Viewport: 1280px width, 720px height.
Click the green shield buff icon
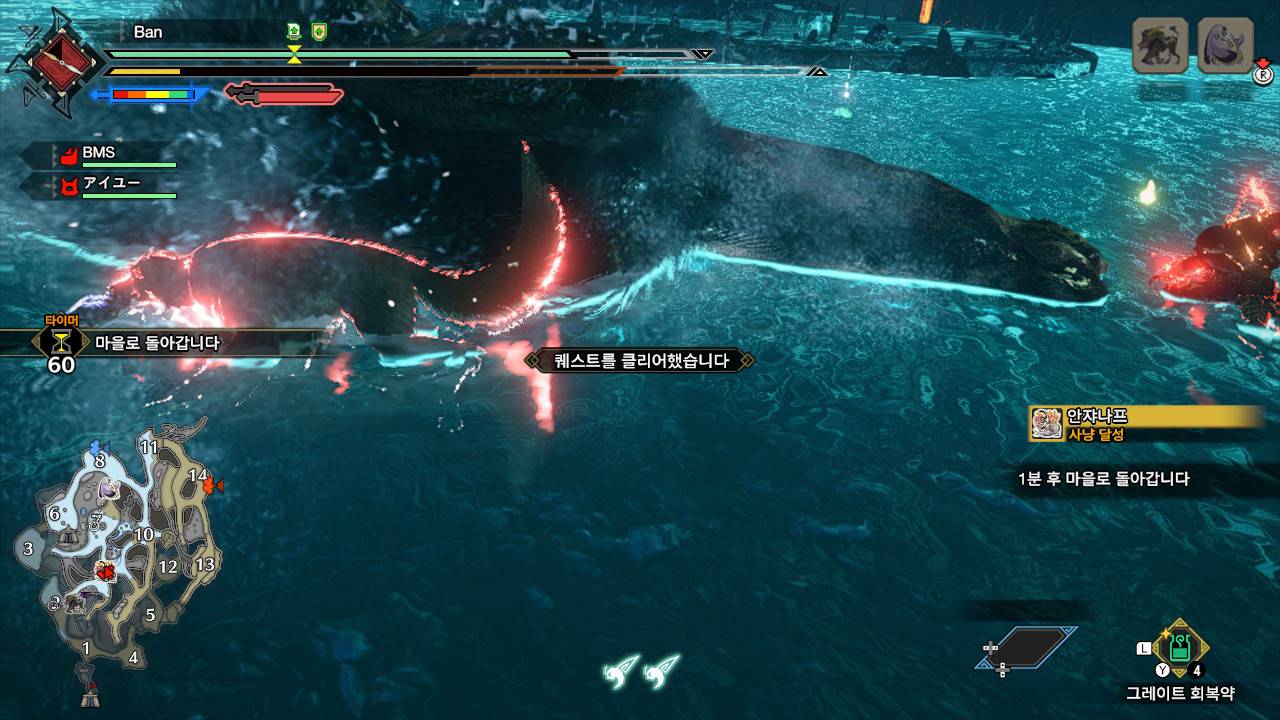tap(319, 31)
